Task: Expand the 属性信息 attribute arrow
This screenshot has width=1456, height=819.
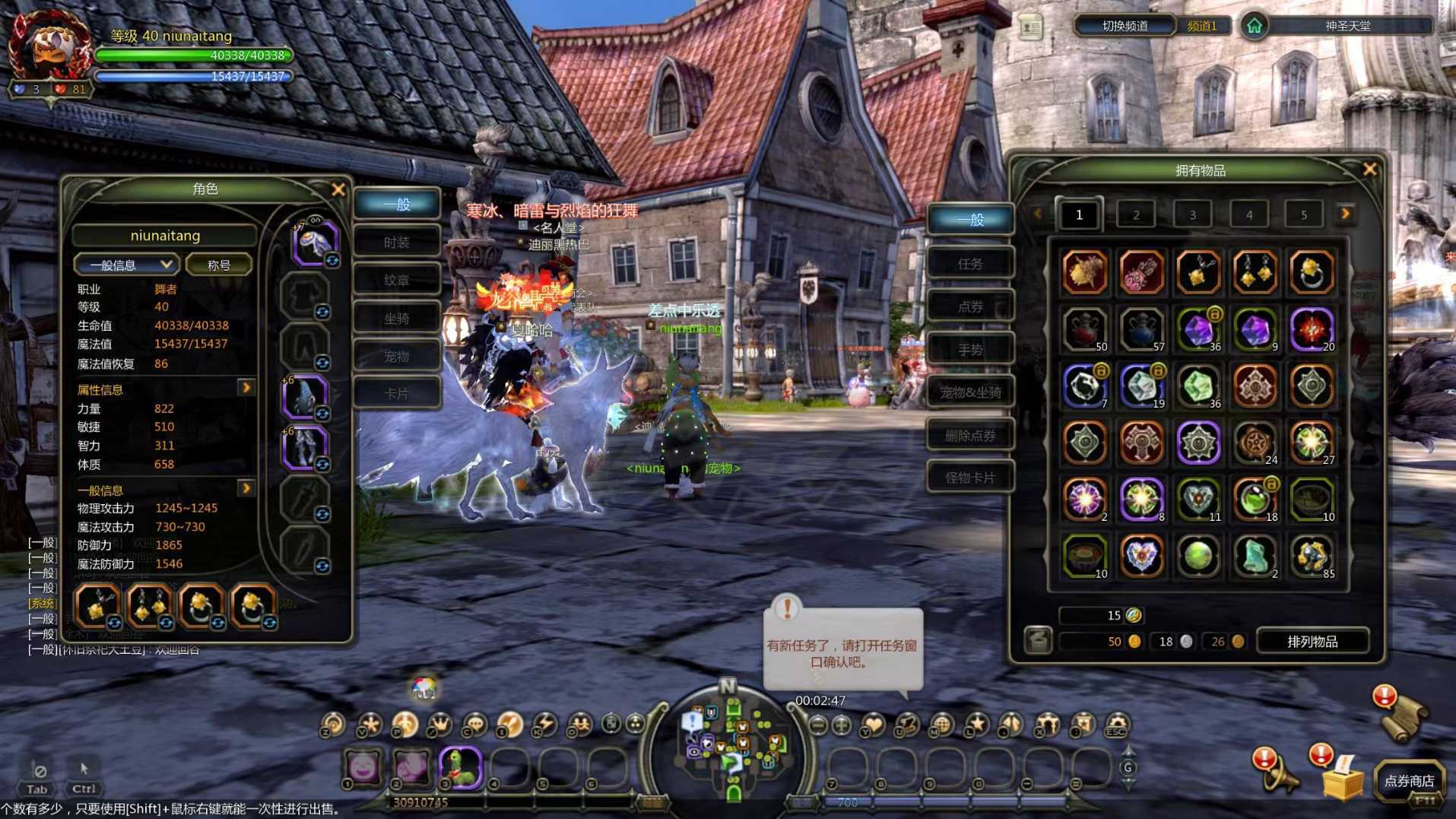Action: click(246, 389)
